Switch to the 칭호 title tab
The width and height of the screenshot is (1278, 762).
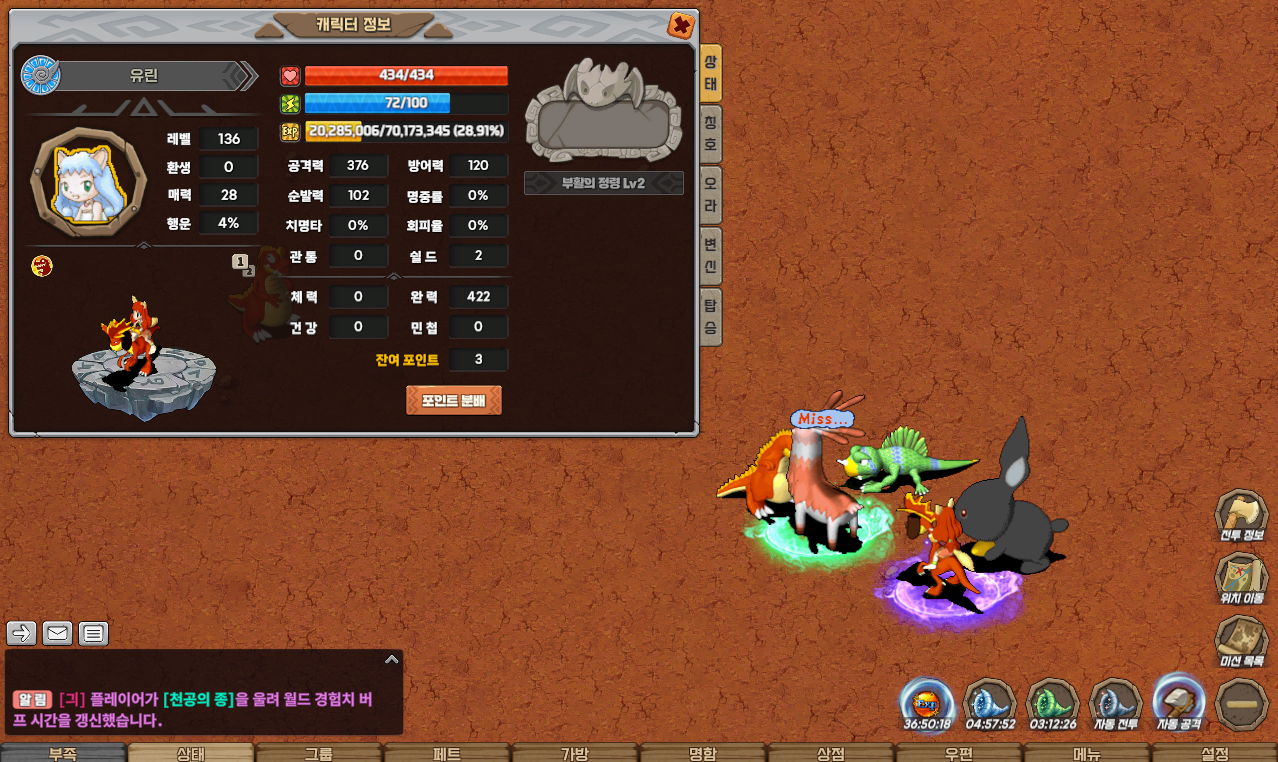[x=711, y=133]
